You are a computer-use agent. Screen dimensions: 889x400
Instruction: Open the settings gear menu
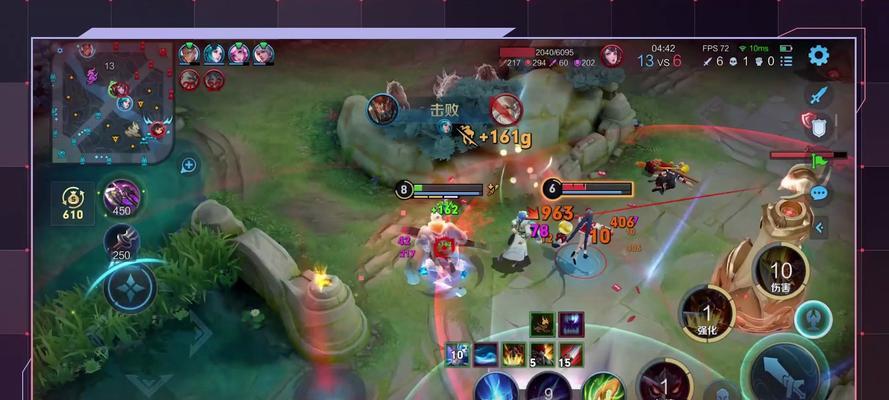point(819,56)
